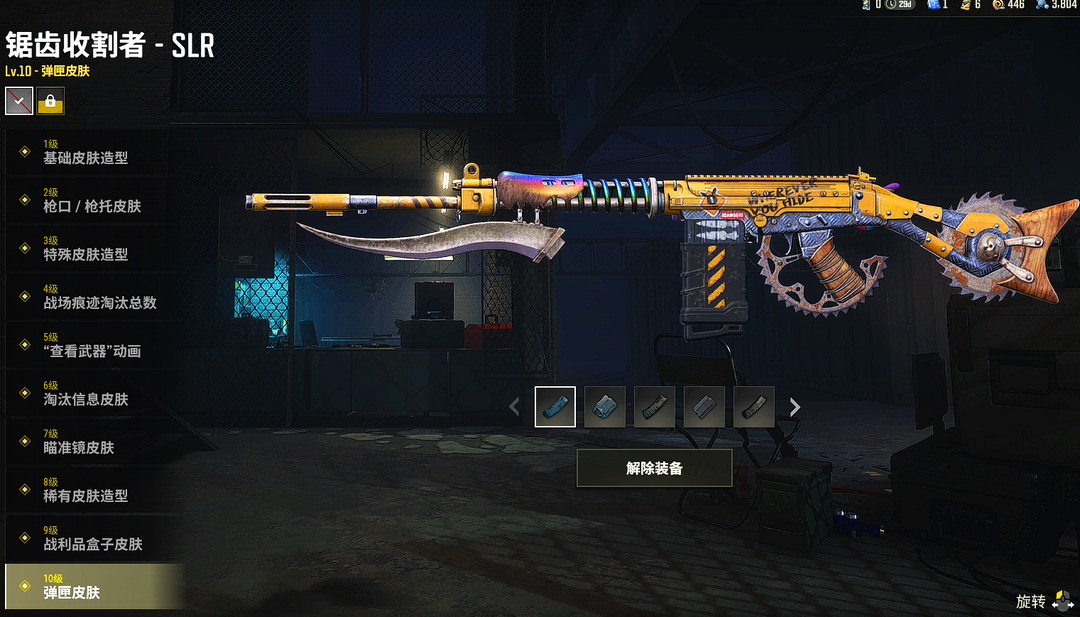1080x617 pixels.
Task: Select the blue curved magazine thumbnail
Action: [555, 407]
